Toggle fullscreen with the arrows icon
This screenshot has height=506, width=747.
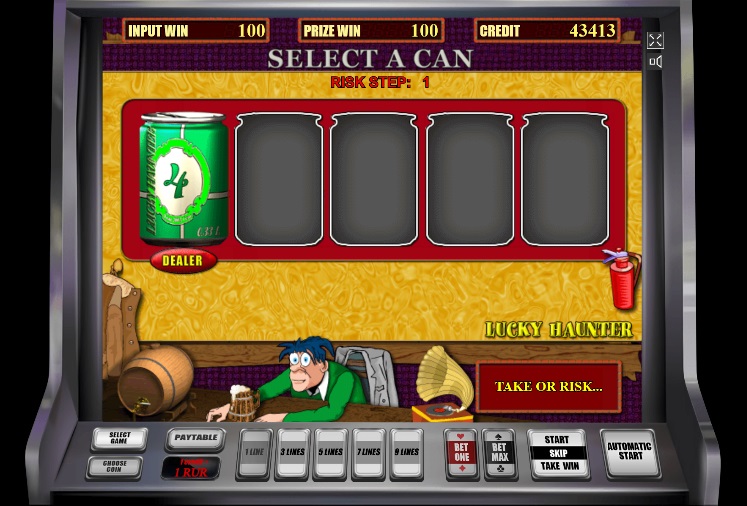coord(655,40)
